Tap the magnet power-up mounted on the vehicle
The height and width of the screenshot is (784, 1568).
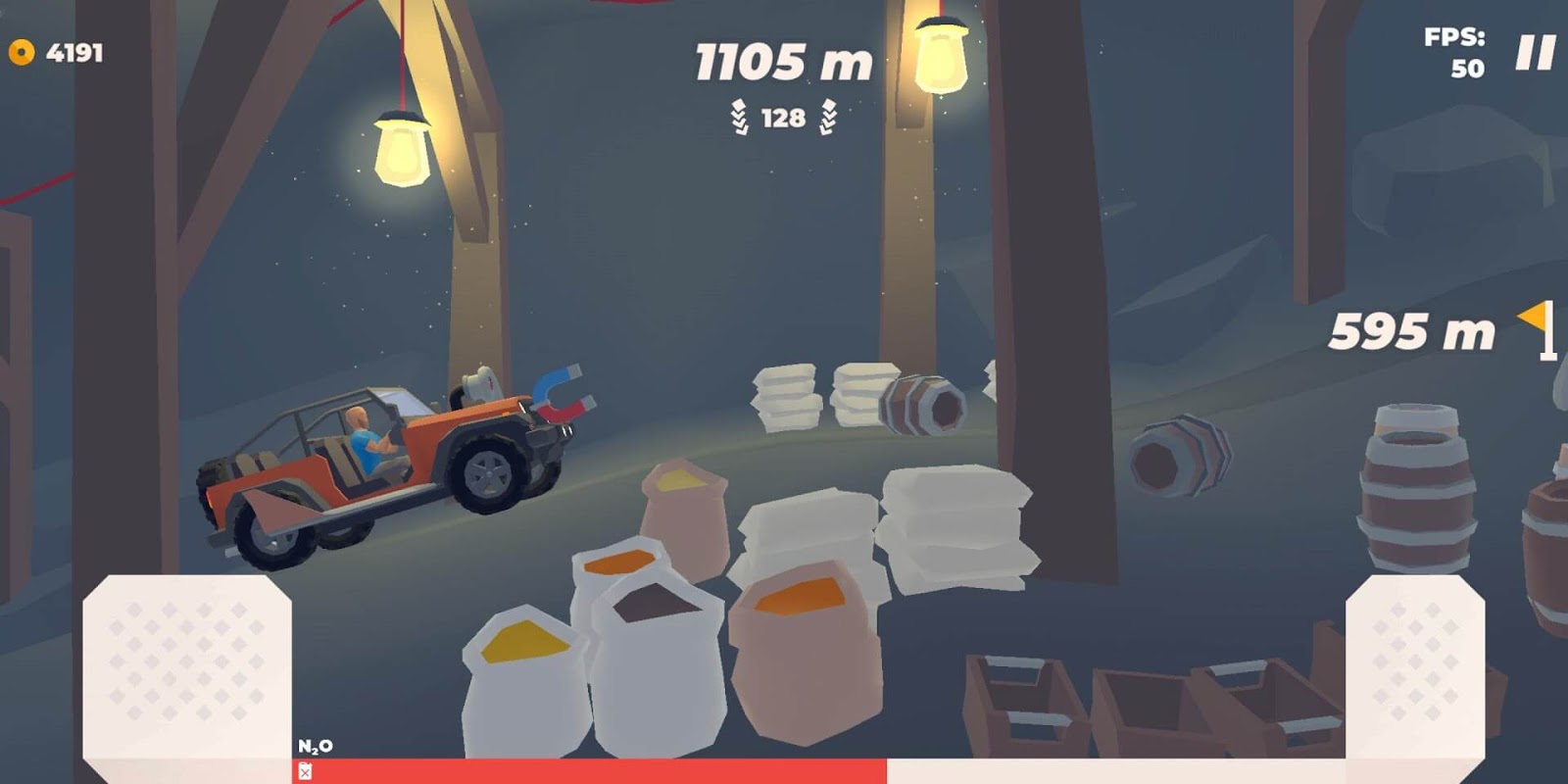[557, 396]
